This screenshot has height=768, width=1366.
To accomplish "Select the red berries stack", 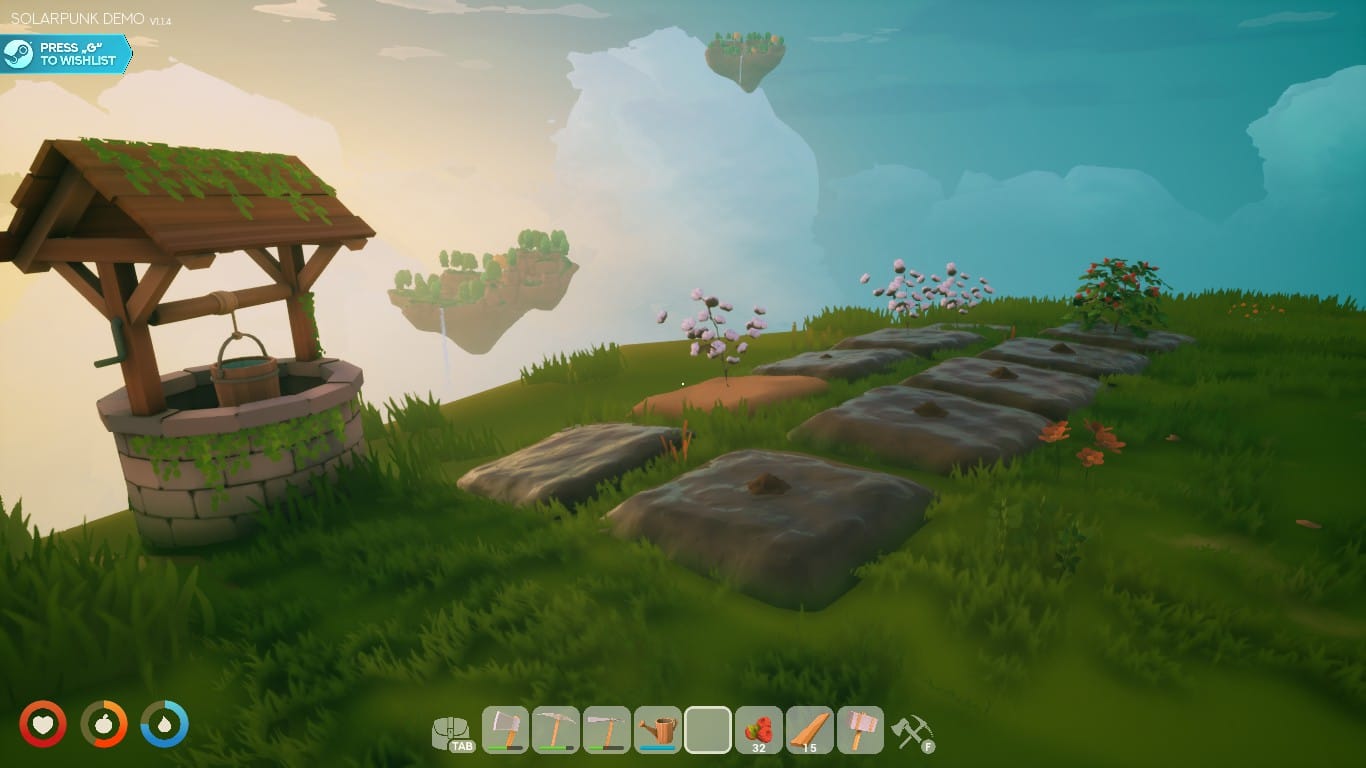I will 759,730.
